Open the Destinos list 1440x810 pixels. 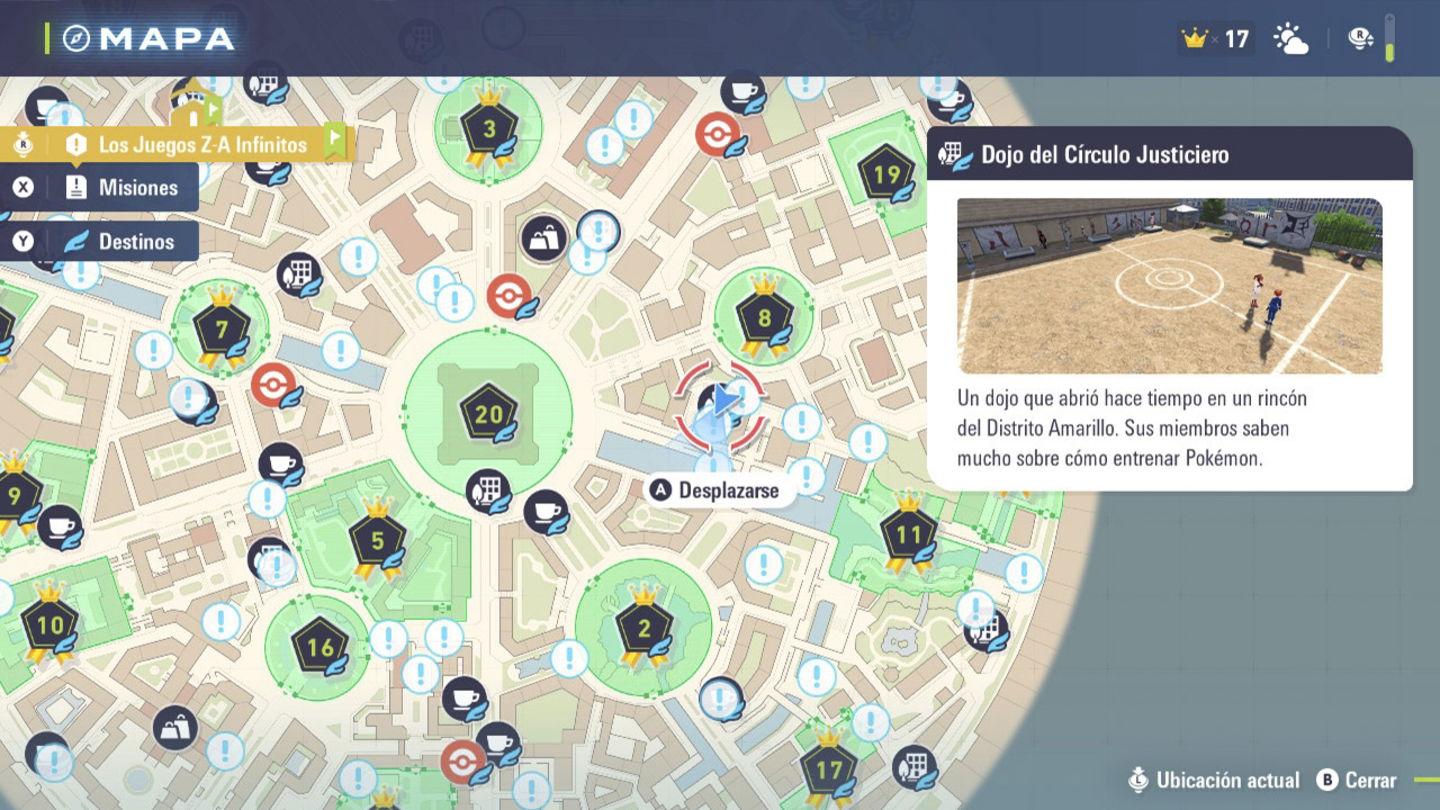[120, 242]
